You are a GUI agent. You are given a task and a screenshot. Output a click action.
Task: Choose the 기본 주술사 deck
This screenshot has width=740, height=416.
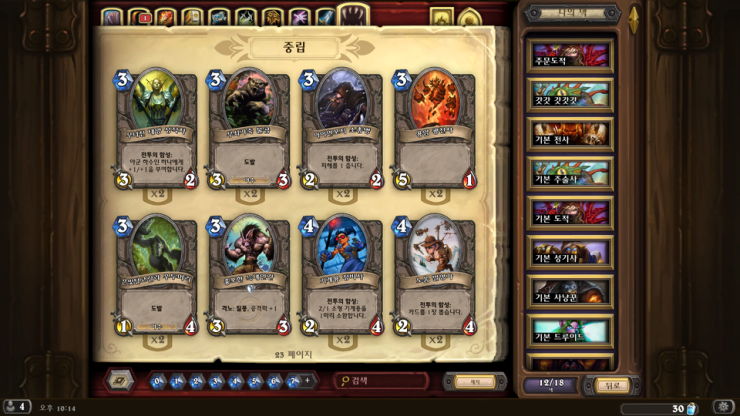[571, 175]
